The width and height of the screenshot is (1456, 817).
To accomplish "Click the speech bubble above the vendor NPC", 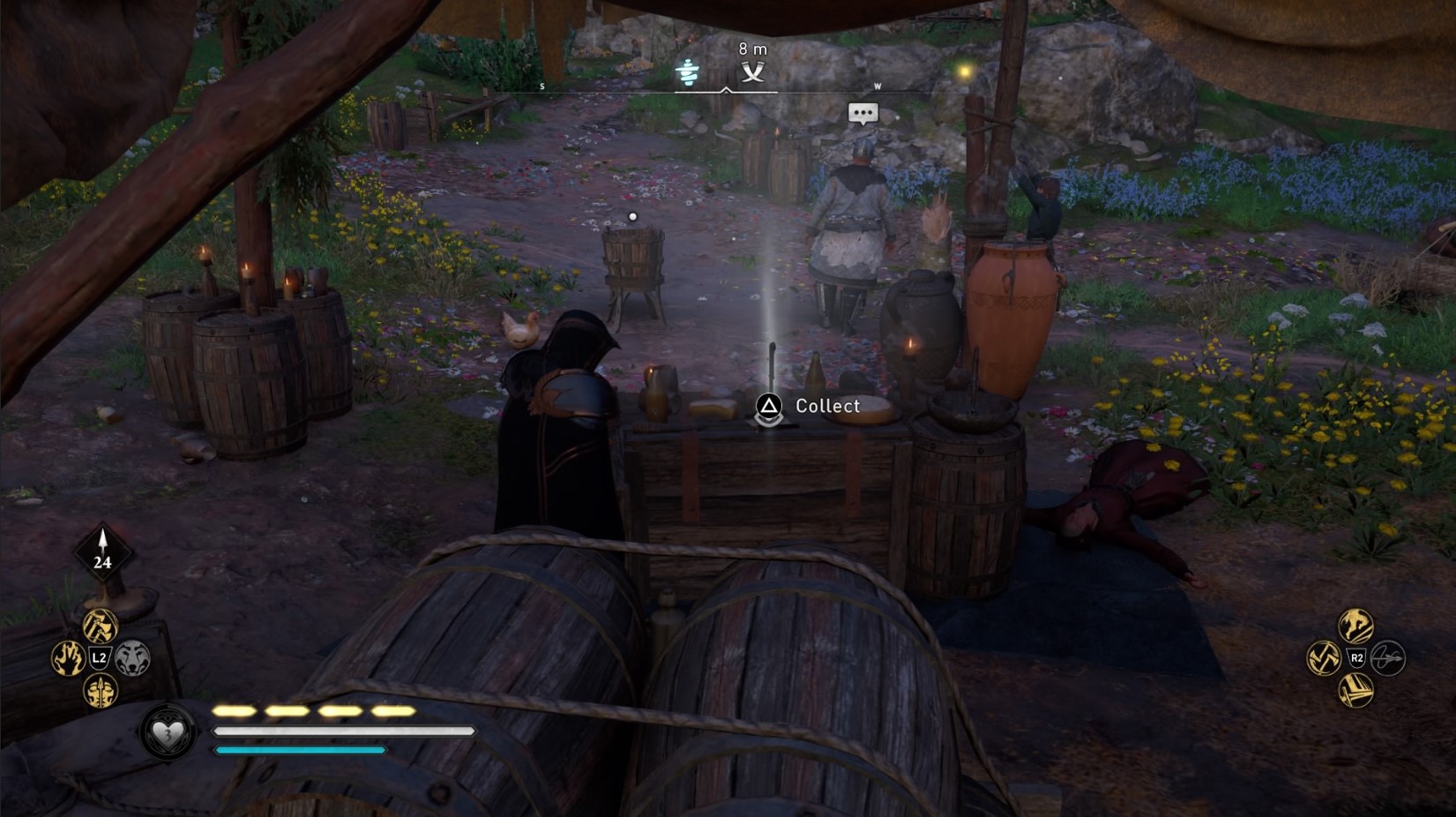I will 862,113.
